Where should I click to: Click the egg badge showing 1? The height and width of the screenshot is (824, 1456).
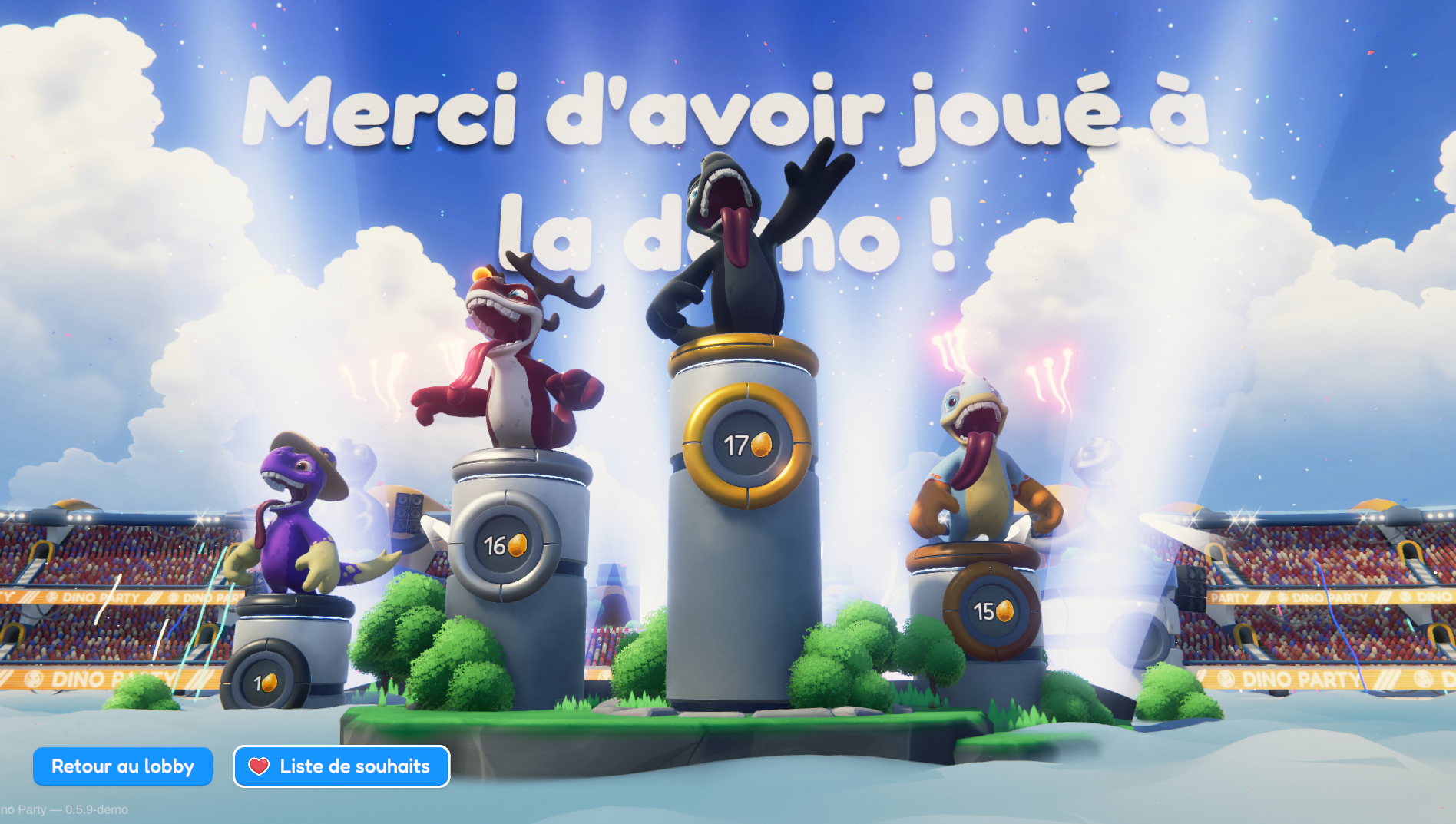coord(266,682)
